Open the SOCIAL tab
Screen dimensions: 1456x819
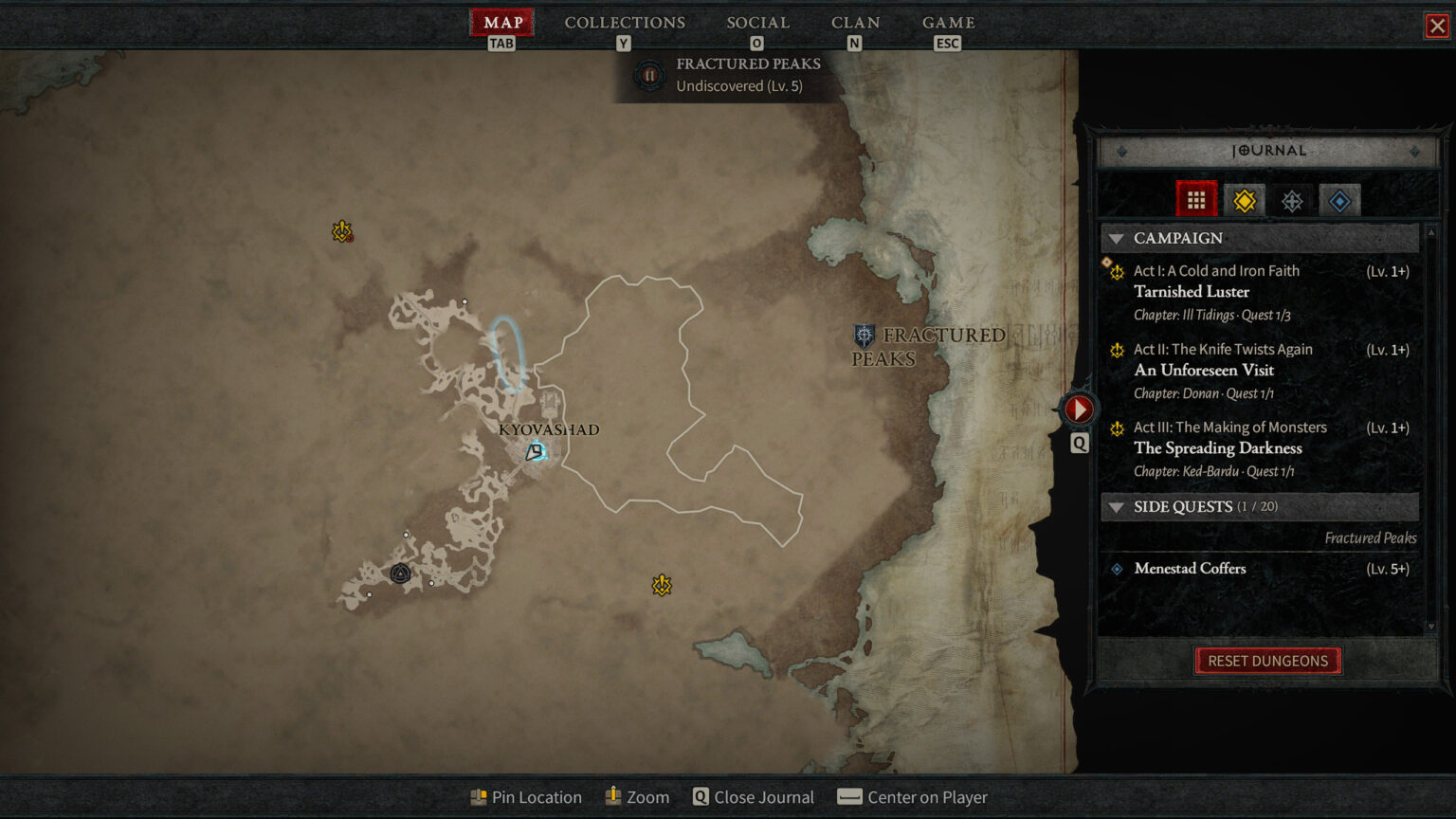(x=756, y=22)
